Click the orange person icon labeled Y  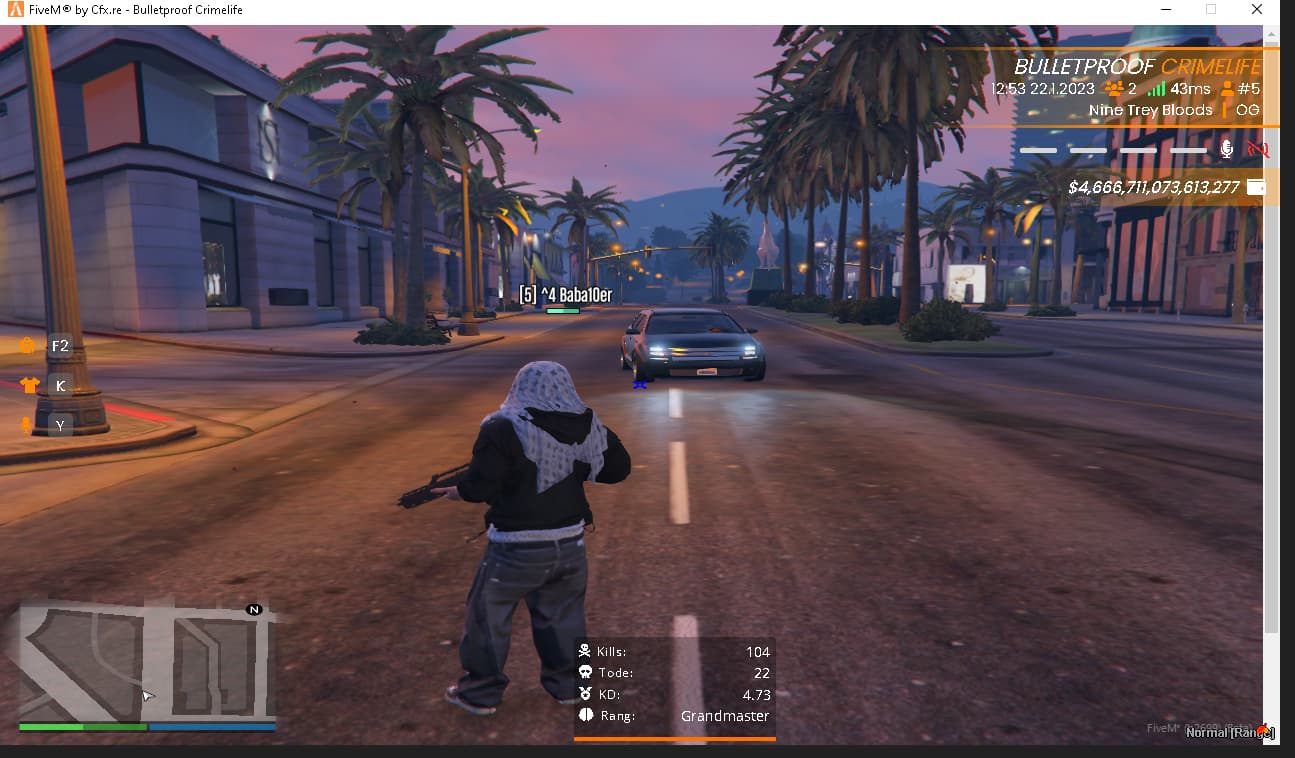(28, 425)
